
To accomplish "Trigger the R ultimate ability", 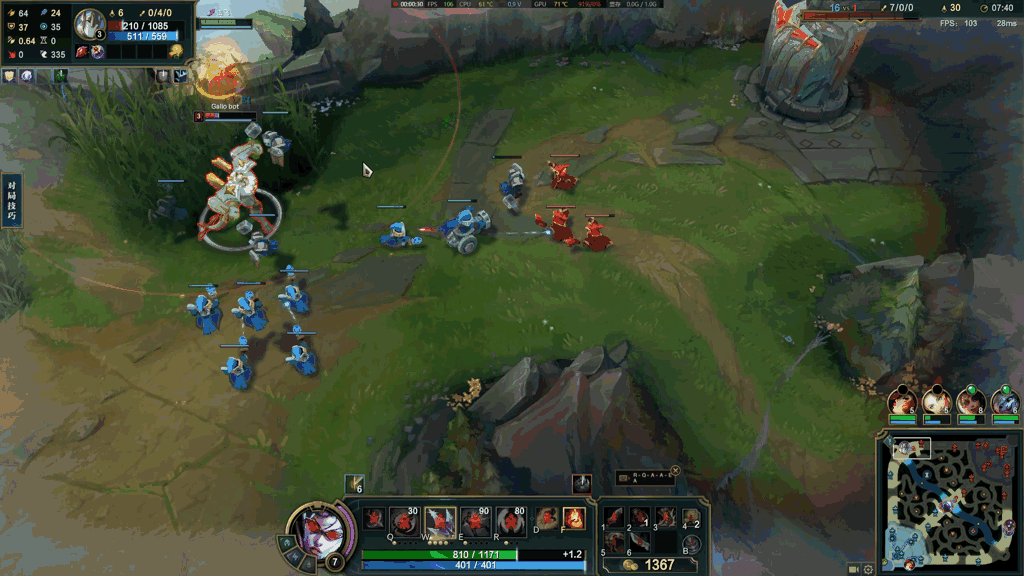I will pos(510,520).
